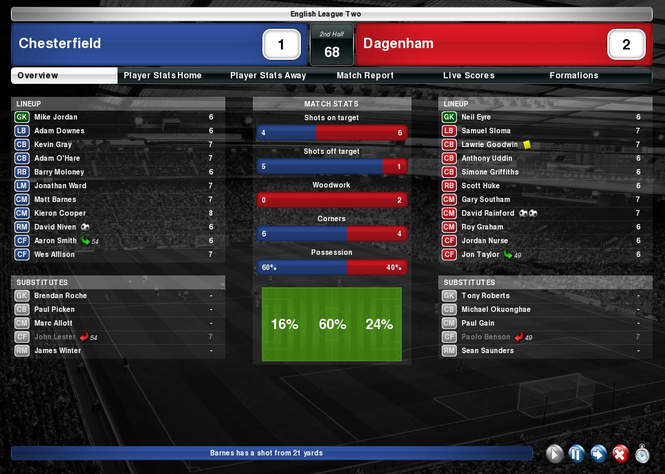
Task: Click the grey play button
Action: coord(555,454)
